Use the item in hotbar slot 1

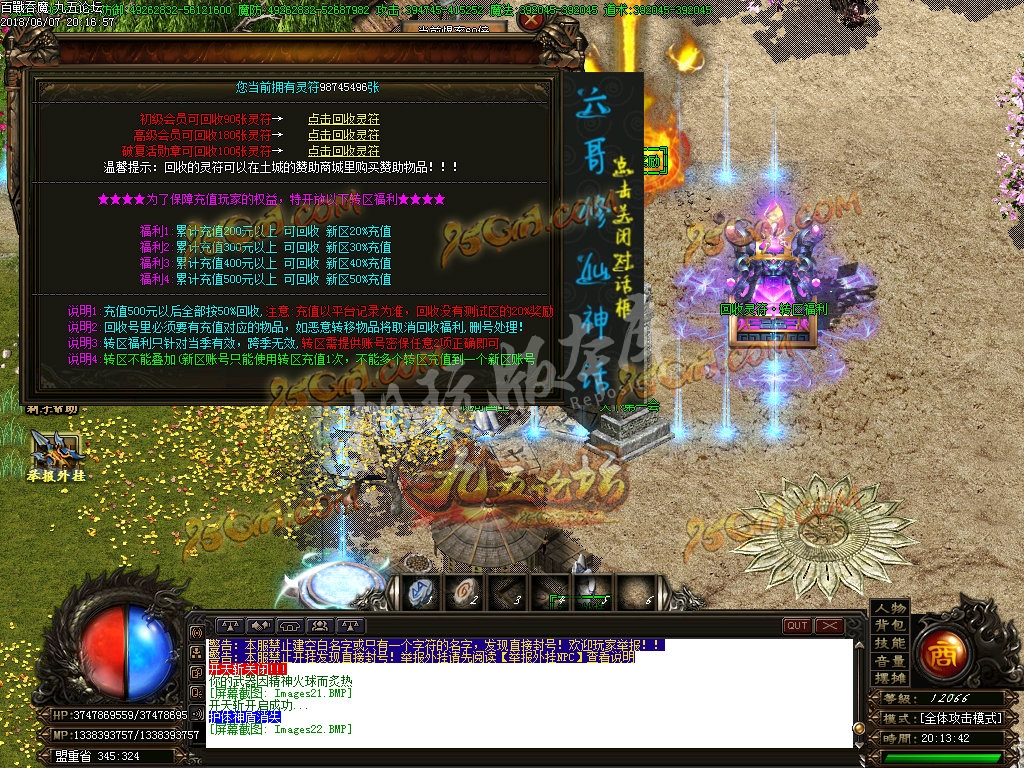pyautogui.click(x=420, y=593)
